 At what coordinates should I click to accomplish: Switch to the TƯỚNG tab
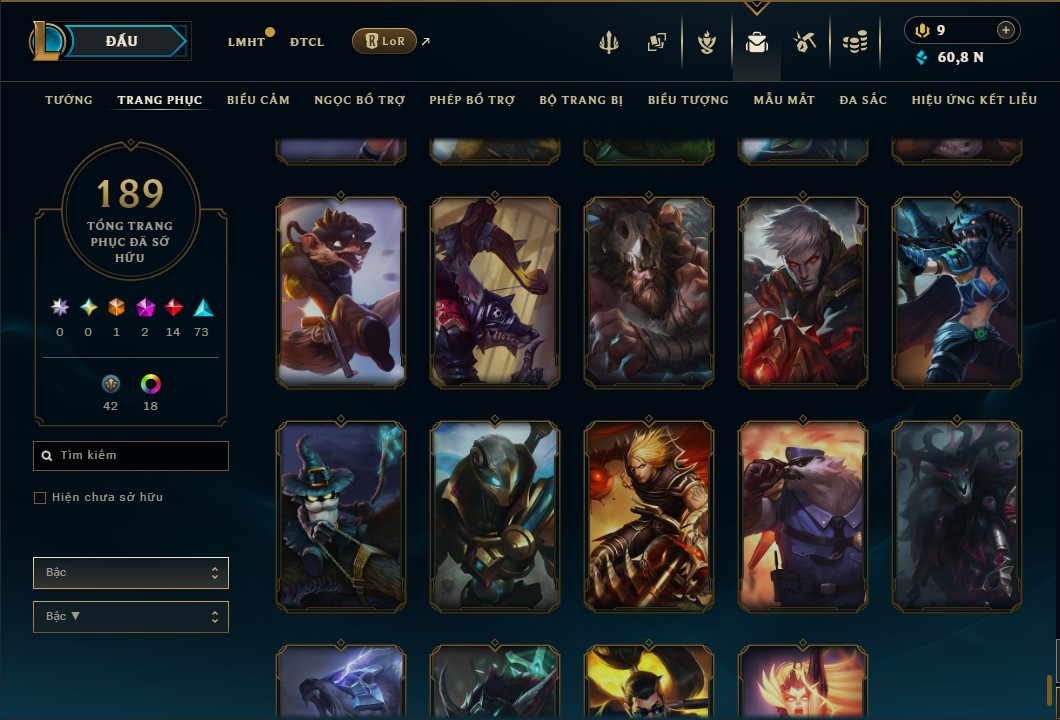pyautogui.click(x=69, y=100)
